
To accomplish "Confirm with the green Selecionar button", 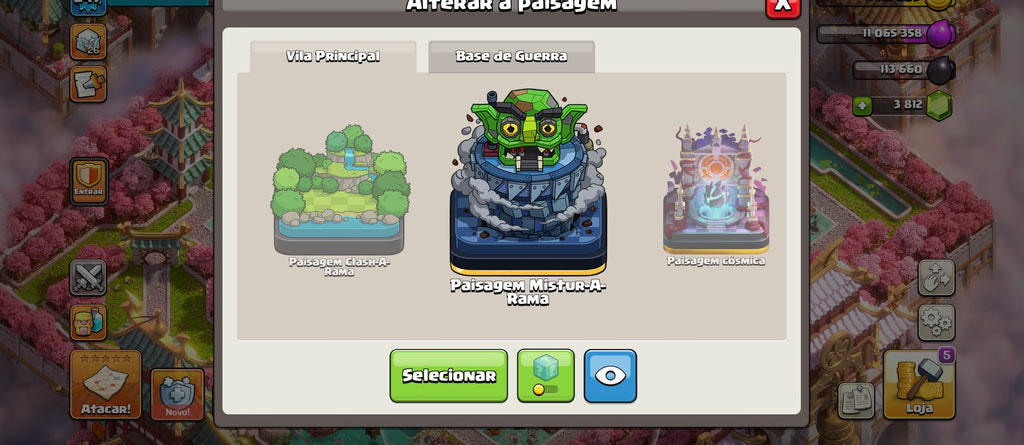I will [x=448, y=375].
